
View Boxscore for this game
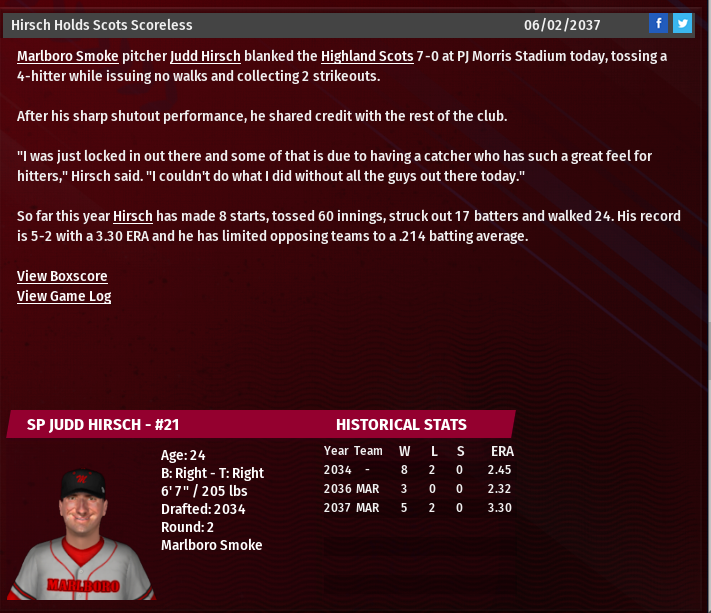62,276
